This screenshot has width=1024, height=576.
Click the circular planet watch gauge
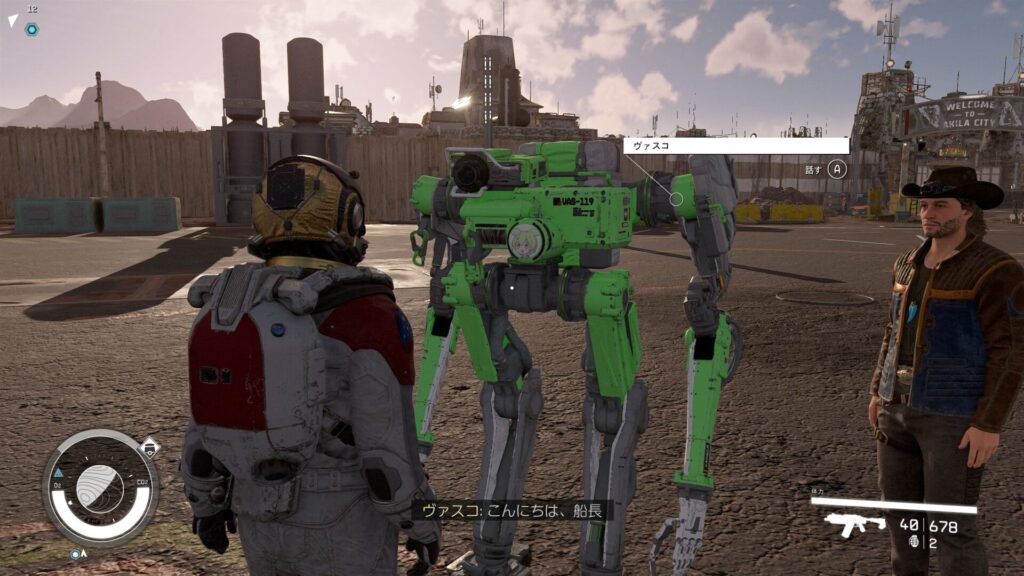pyautogui.click(x=100, y=487)
